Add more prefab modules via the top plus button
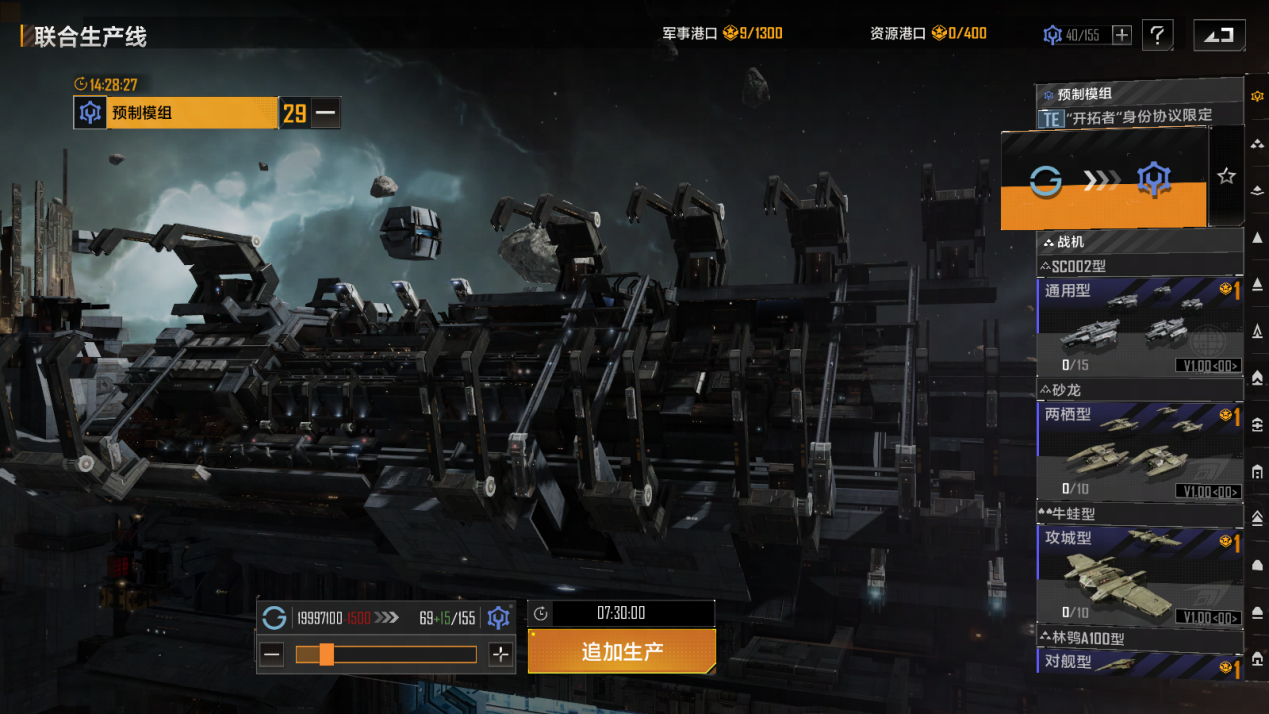This screenshot has width=1269, height=714. click(1122, 35)
